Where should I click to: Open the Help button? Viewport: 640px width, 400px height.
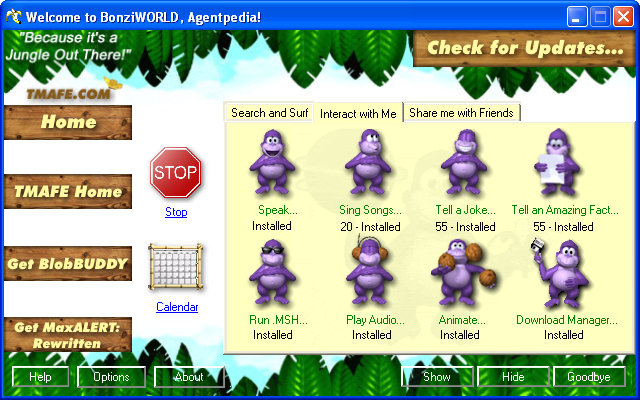[40, 377]
